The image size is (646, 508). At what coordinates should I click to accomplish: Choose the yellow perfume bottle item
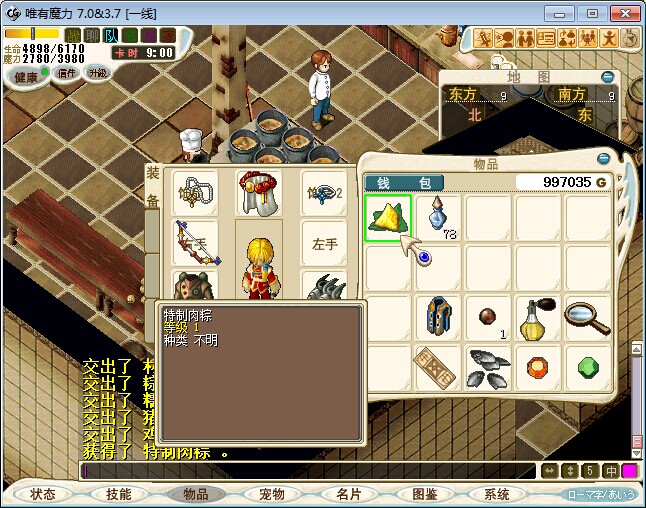(x=538, y=318)
